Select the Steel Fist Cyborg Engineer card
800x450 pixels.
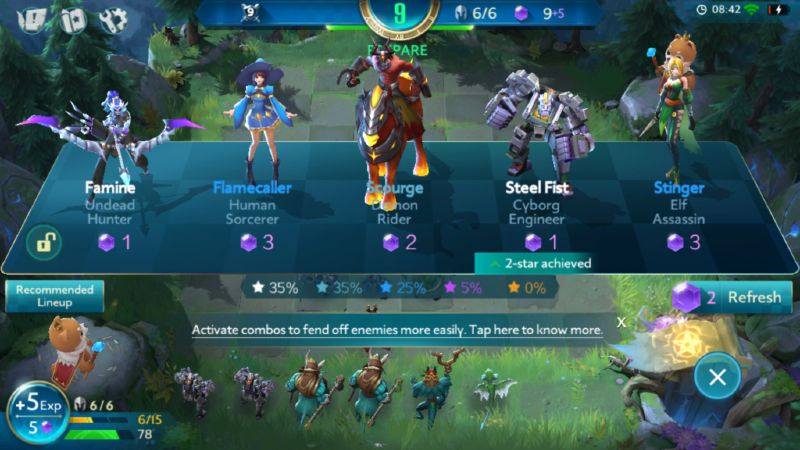coord(534,200)
